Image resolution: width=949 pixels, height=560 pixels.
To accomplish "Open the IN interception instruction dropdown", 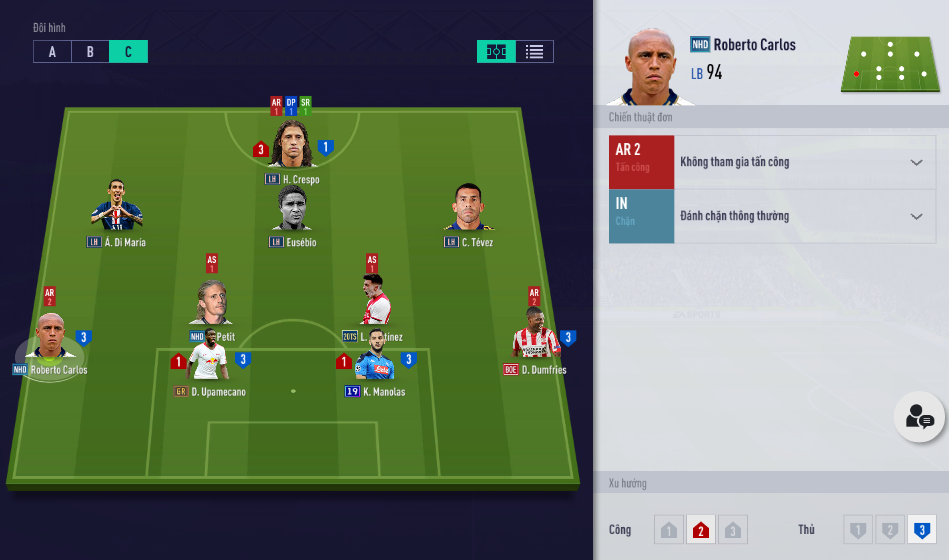I will point(916,216).
